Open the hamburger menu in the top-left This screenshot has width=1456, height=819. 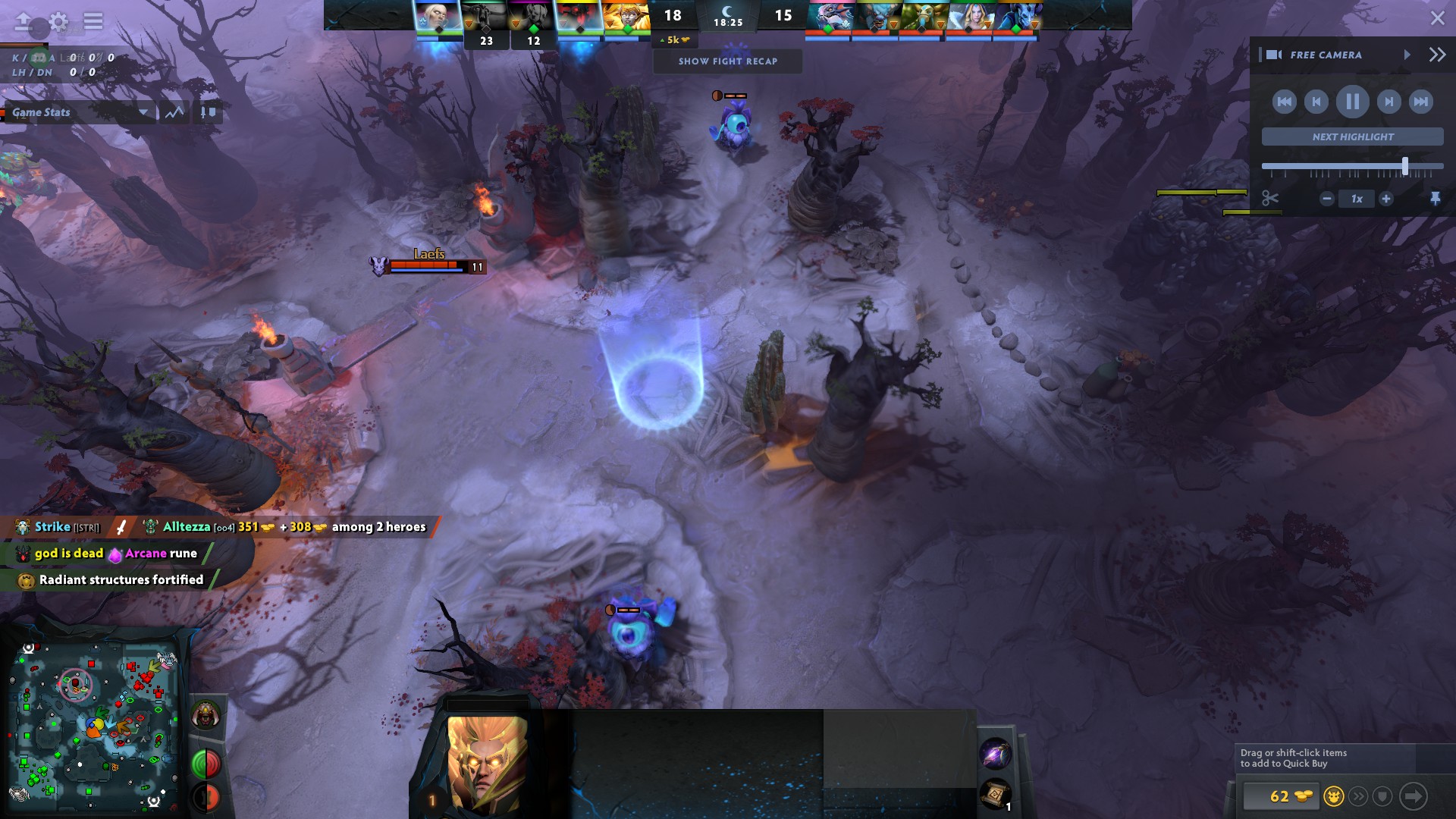(93, 21)
